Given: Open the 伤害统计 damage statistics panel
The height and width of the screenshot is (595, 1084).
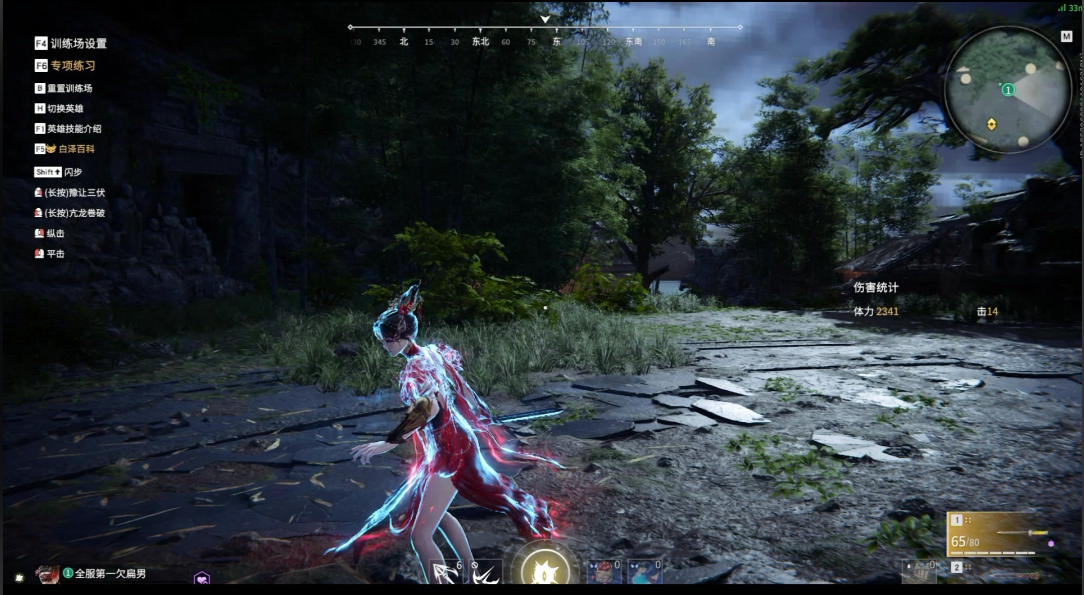Looking at the screenshot, I should (x=876, y=287).
